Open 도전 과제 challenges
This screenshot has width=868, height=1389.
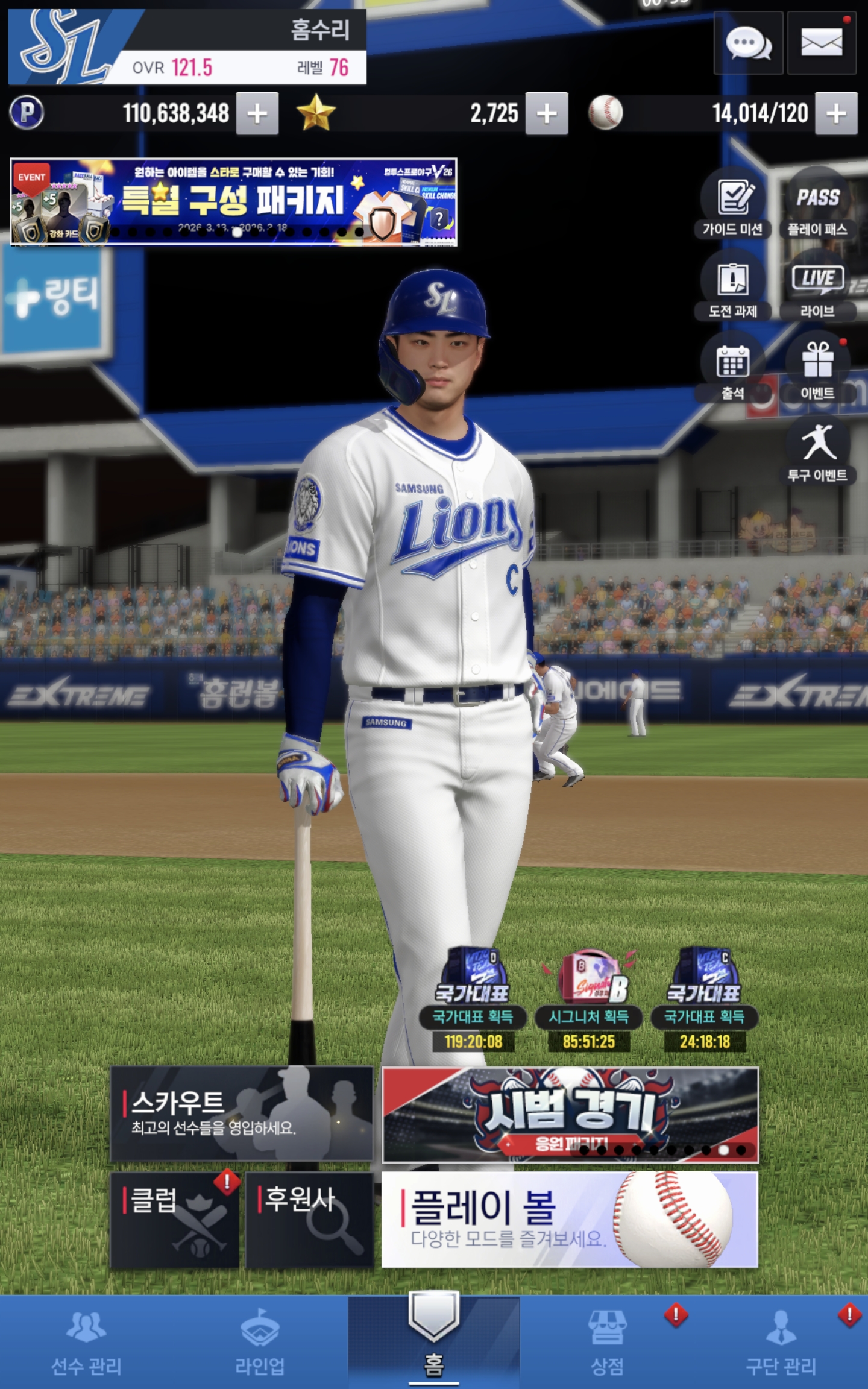pyautogui.click(x=733, y=286)
